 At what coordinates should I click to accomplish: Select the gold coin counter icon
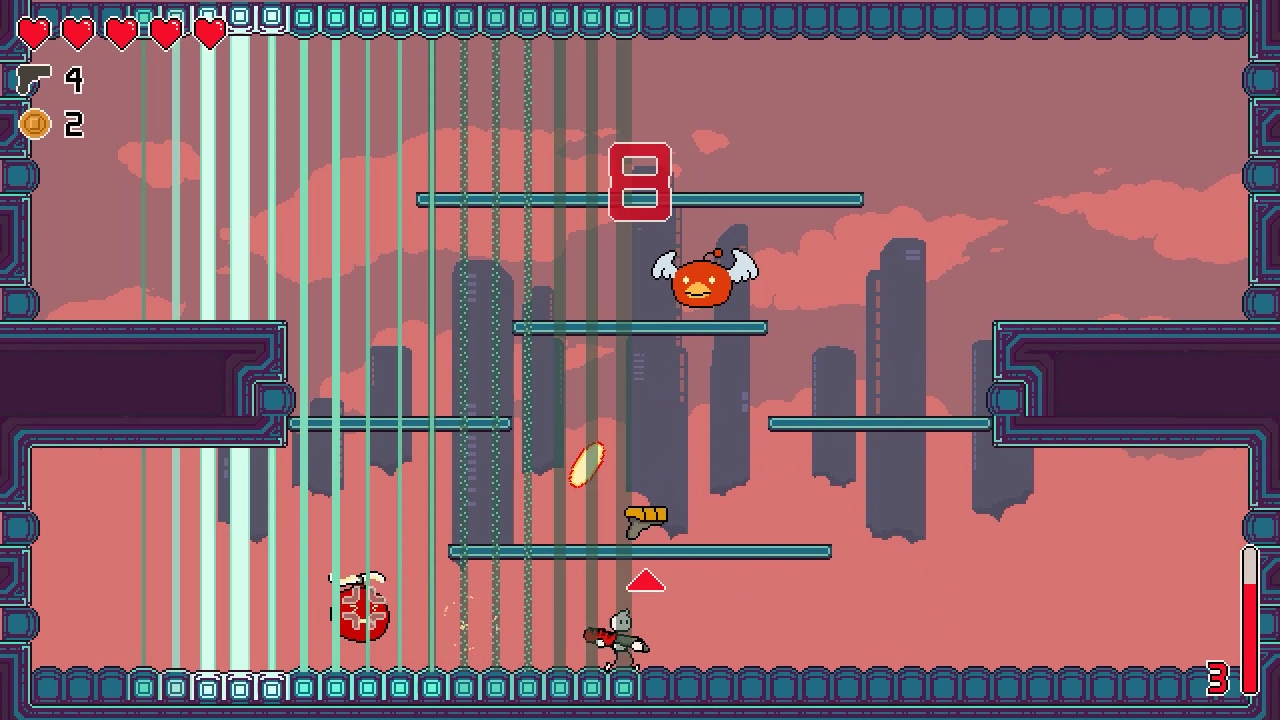pyautogui.click(x=36, y=124)
